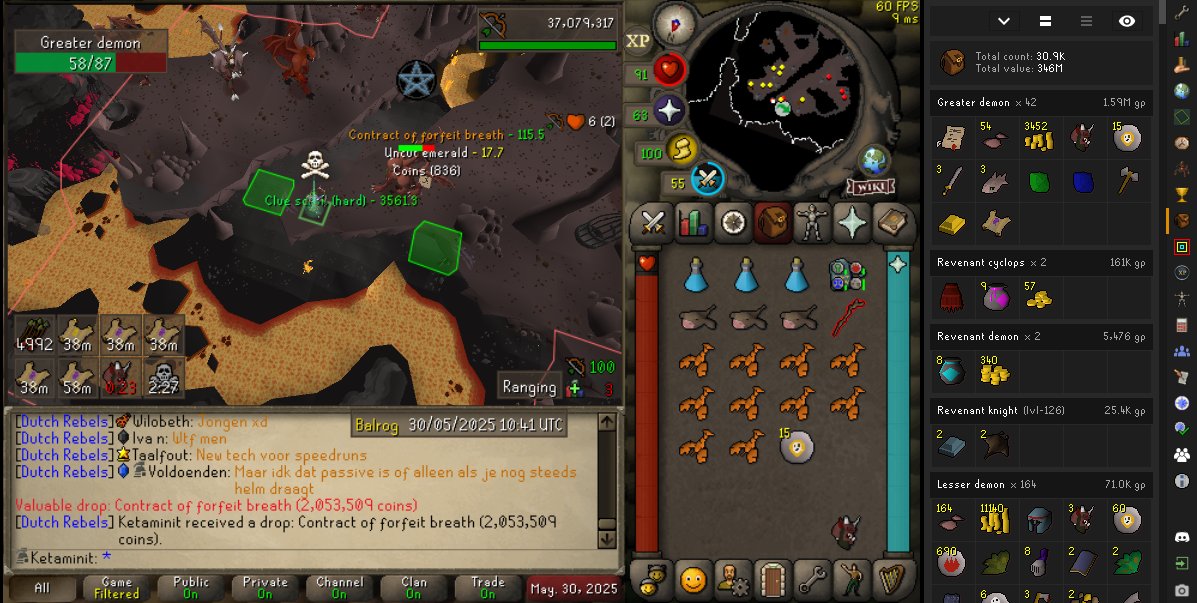Switch chat to the All tab

(x=42, y=588)
